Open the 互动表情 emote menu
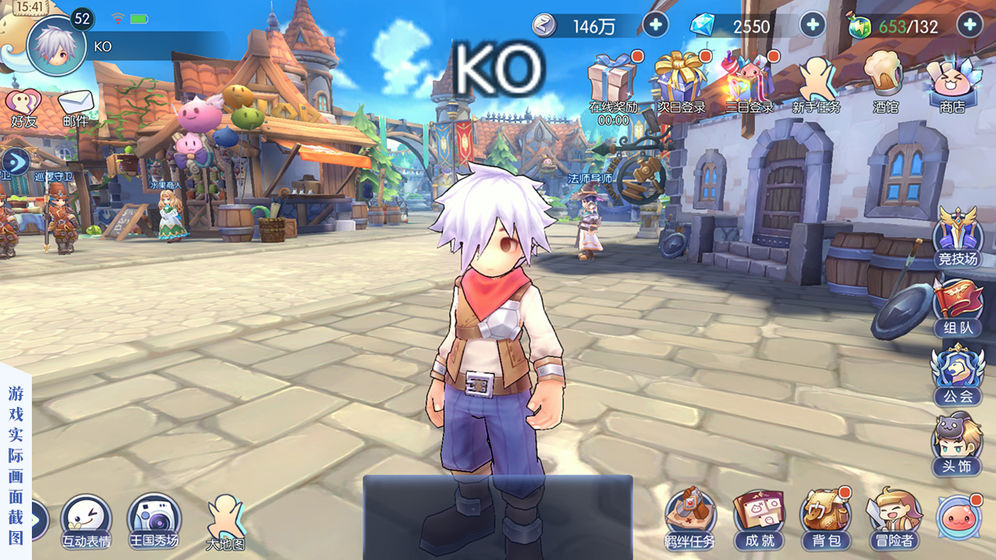Image resolution: width=996 pixels, height=560 pixels. coord(85,518)
